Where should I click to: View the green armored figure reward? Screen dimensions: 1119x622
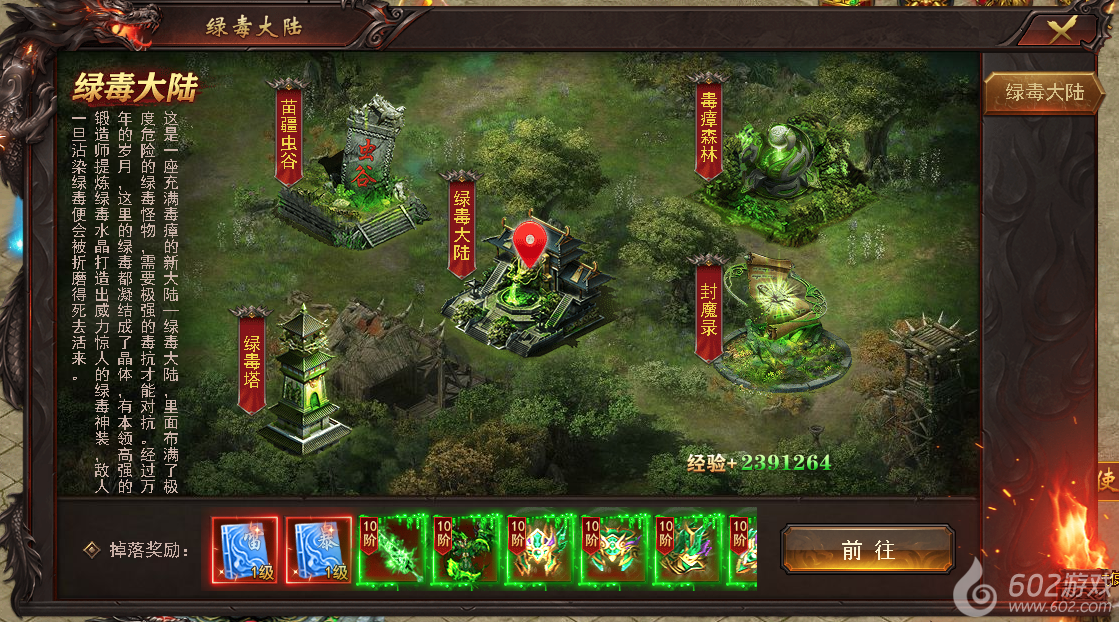click(x=467, y=550)
